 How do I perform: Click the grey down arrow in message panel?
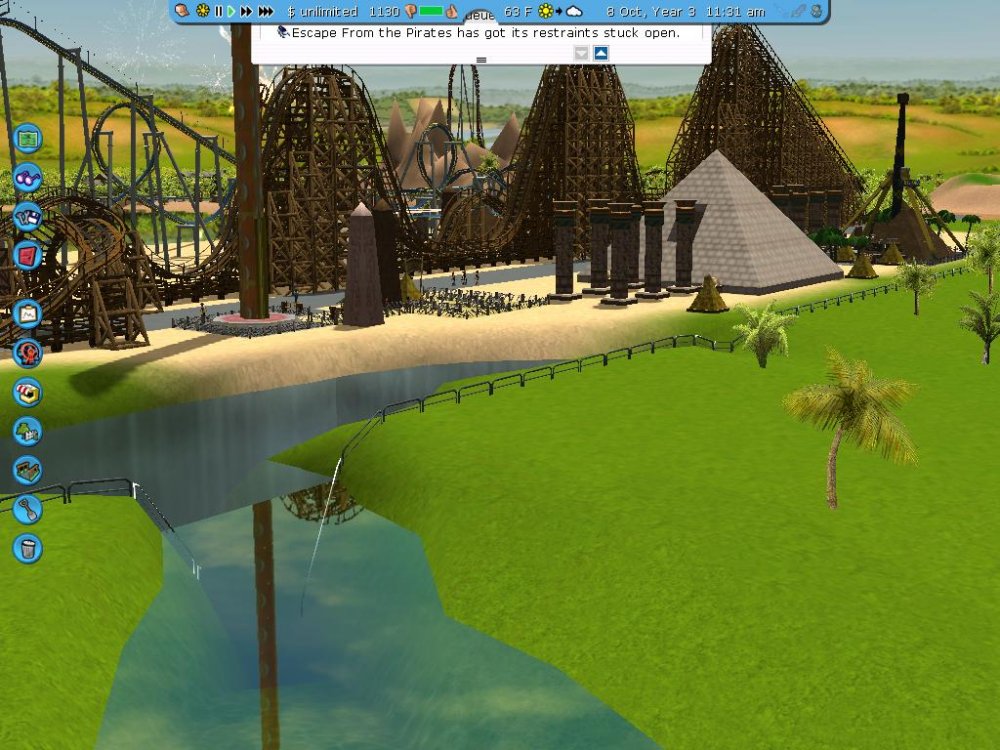[x=582, y=53]
